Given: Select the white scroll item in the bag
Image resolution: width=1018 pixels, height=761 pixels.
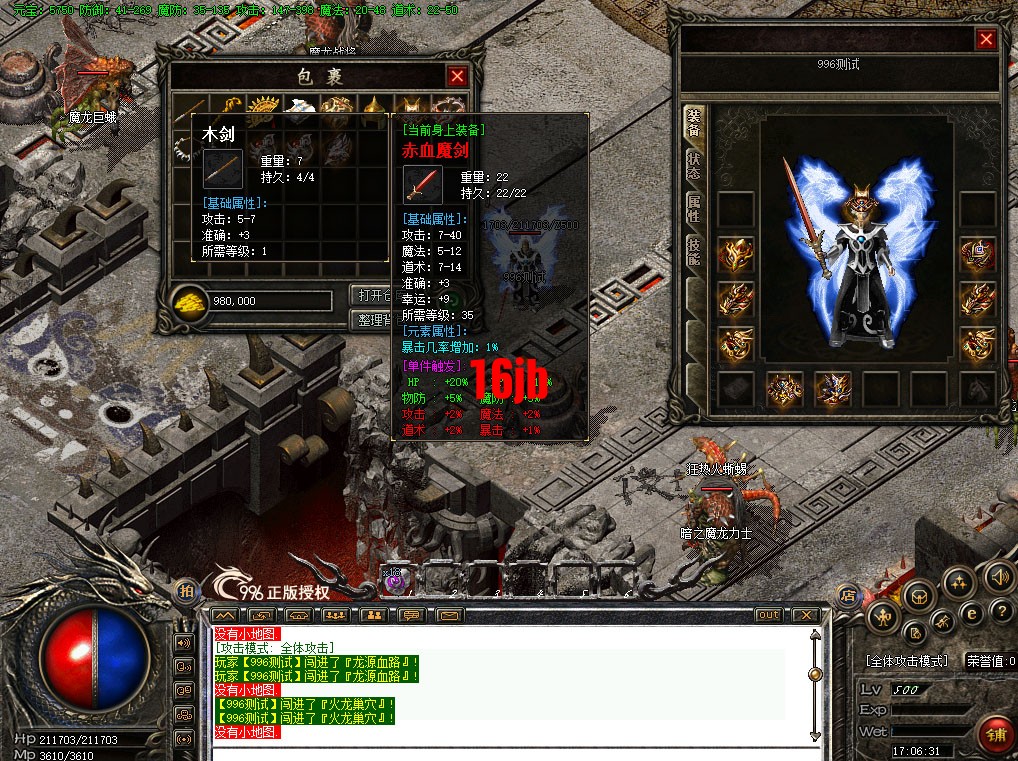Looking at the screenshot, I should [x=299, y=107].
